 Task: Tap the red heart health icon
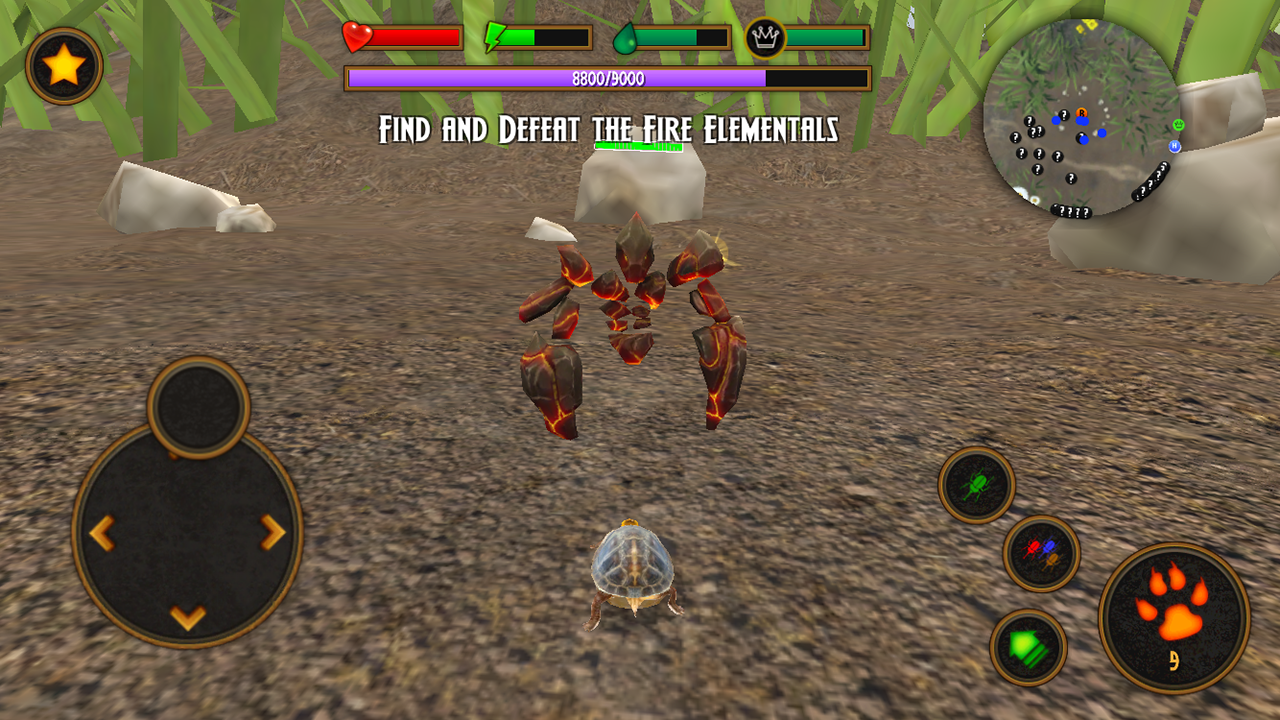click(355, 38)
